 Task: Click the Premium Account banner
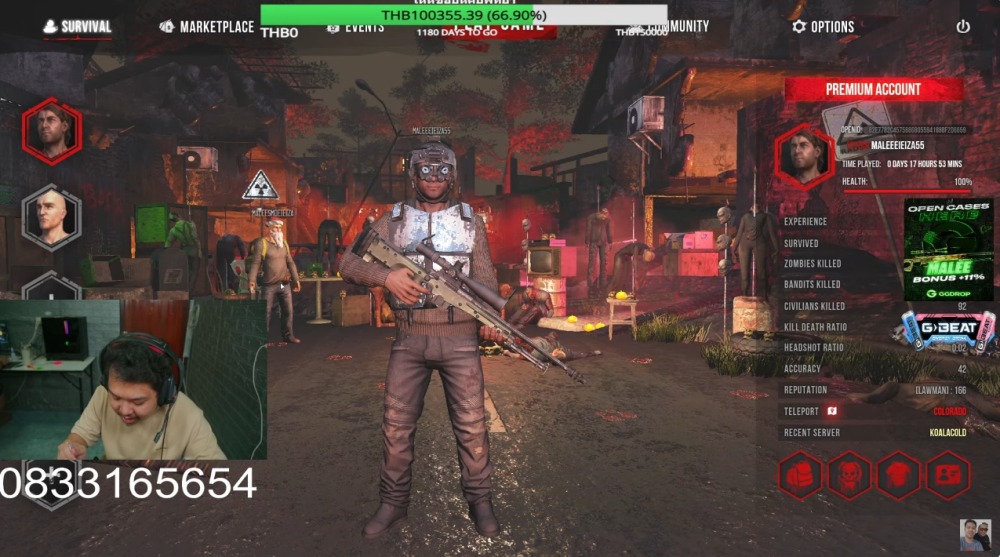click(873, 89)
